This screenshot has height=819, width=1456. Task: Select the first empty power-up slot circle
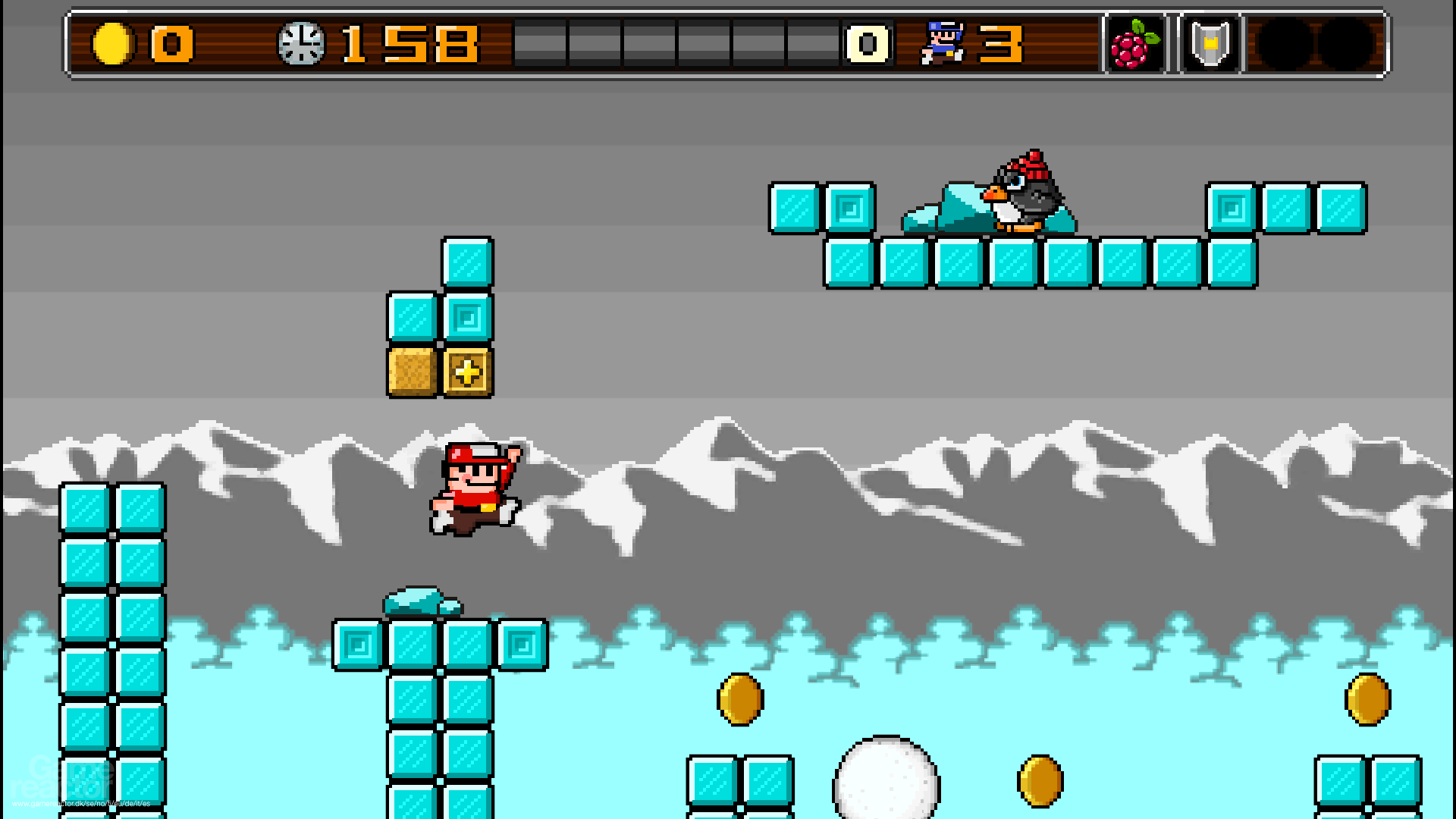[x=1282, y=45]
